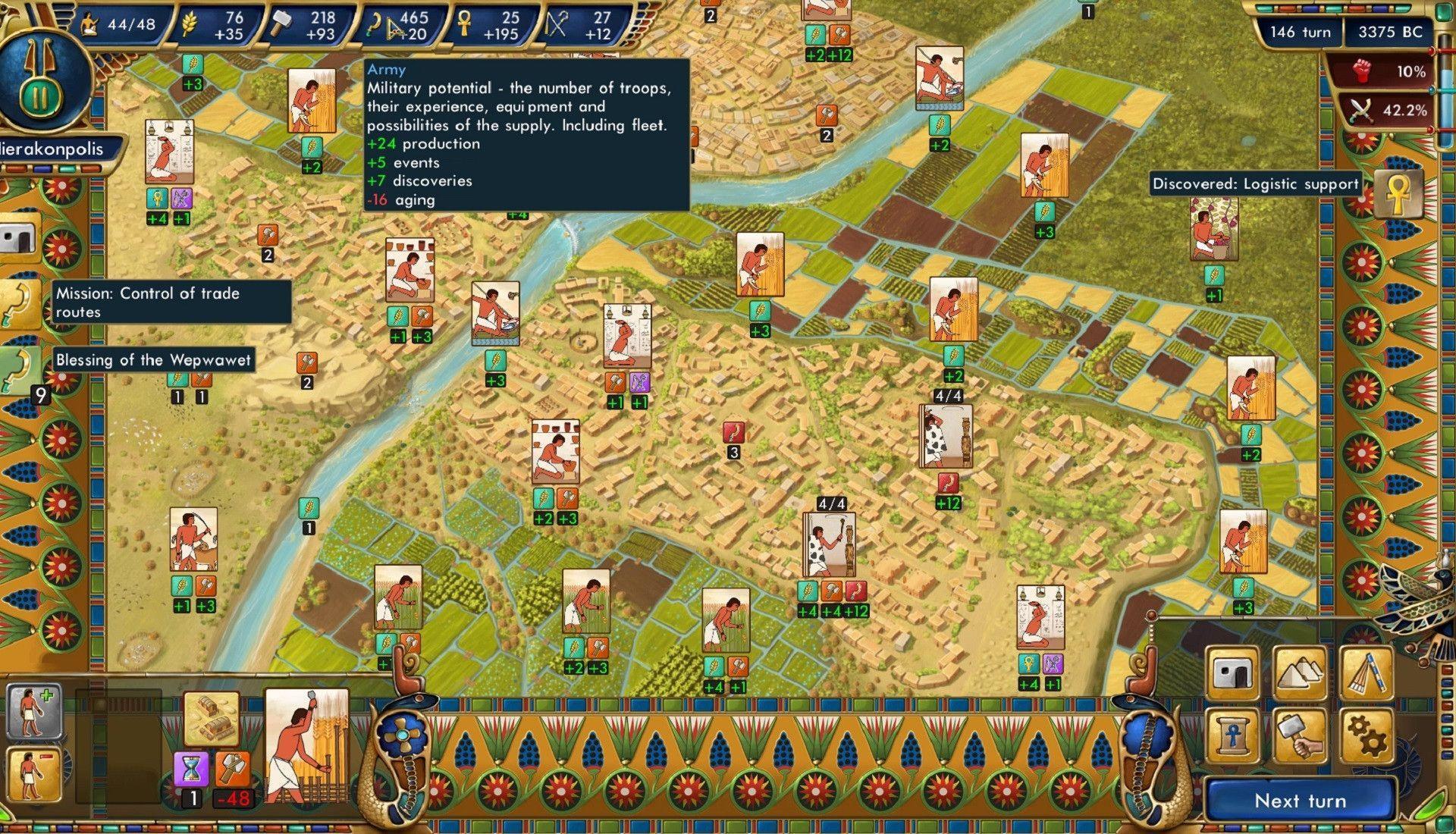Viewport: 1456px width, 834px height.
Task: Select the wheat-threshing worker card in the bottom bar
Action: (x=306, y=745)
